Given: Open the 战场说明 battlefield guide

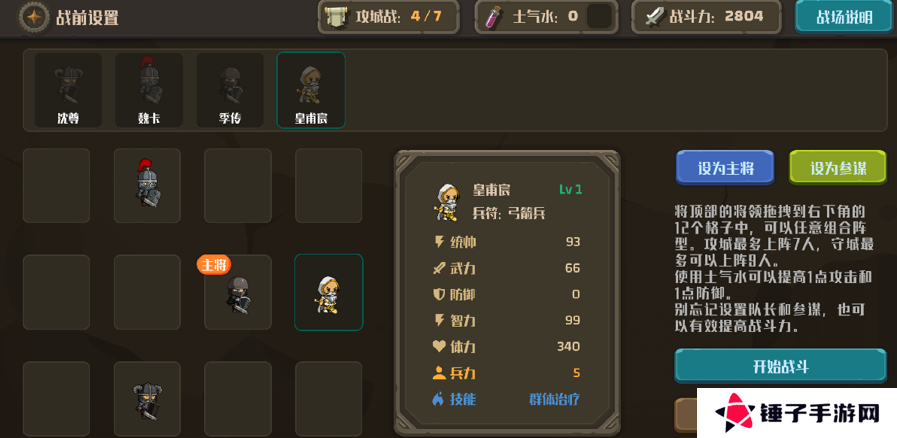Looking at the screenshot, I should click(x=843, y=17).
